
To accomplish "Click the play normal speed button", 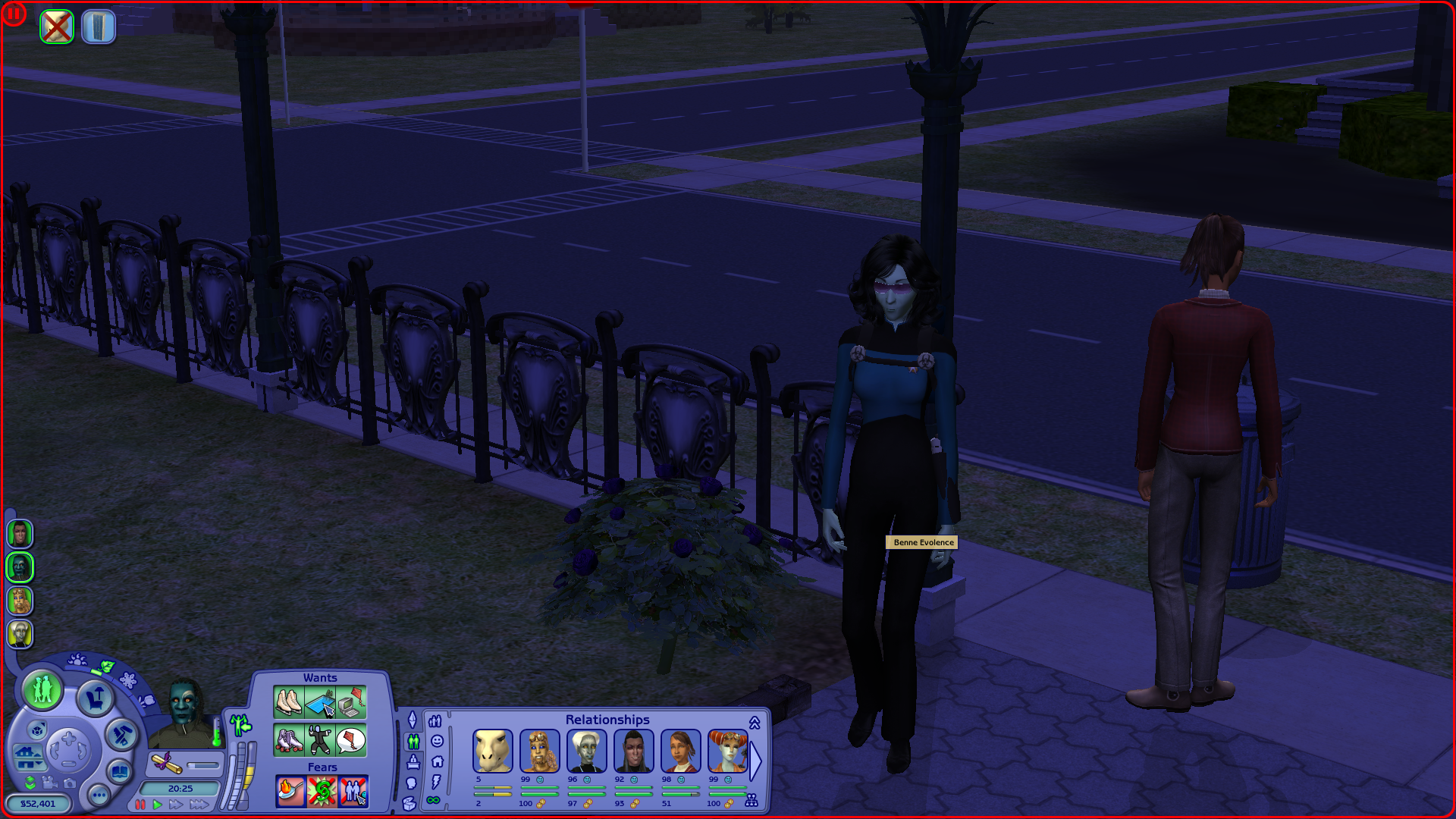I will [158, 805].
